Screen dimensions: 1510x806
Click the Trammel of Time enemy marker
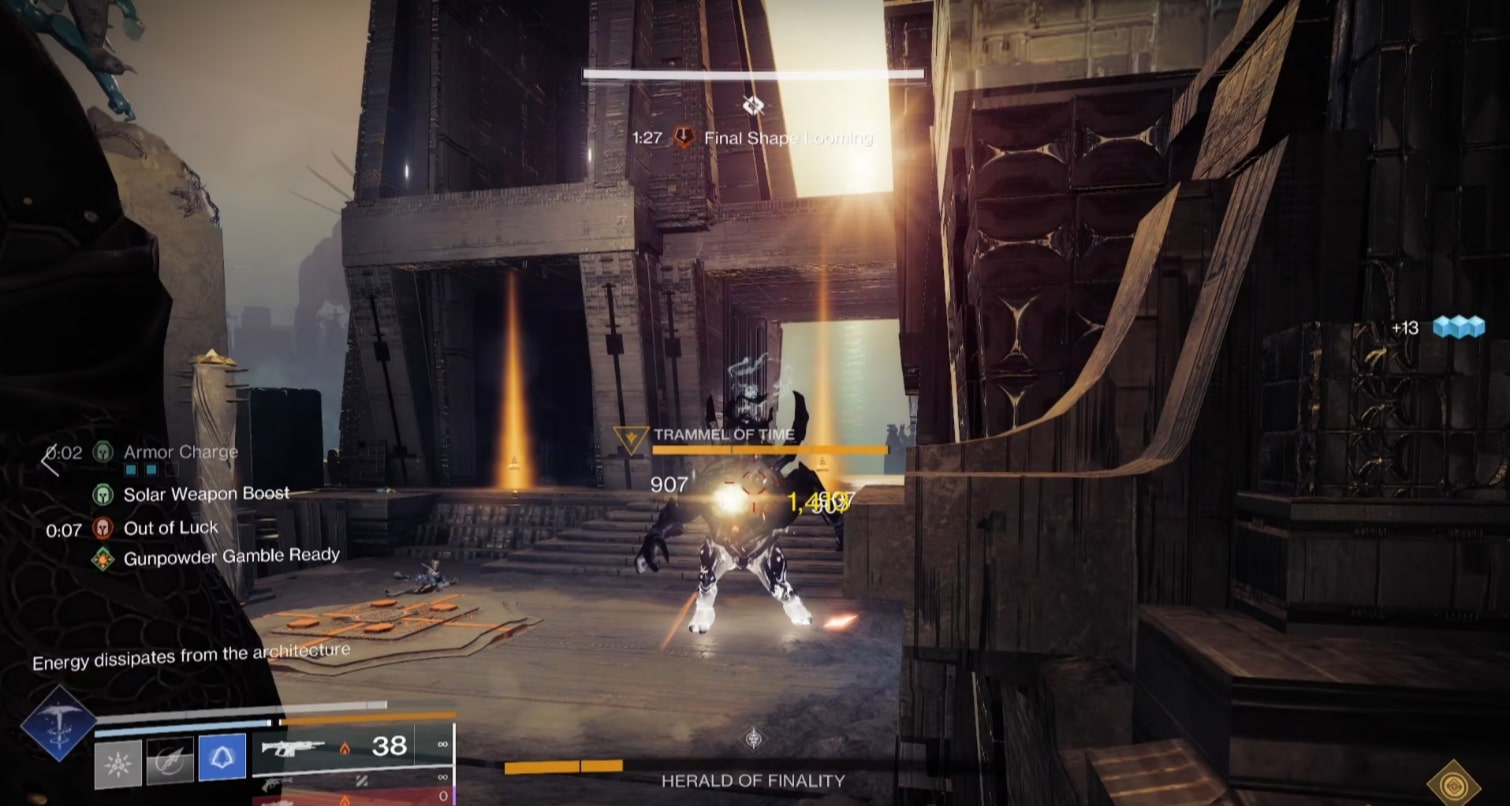click(631, 439)
